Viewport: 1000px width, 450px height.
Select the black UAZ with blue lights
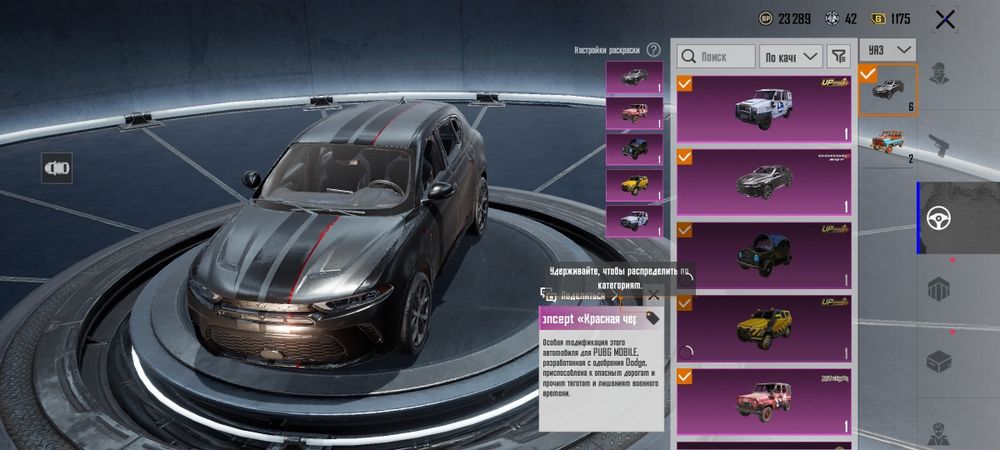tap(765, 253)
